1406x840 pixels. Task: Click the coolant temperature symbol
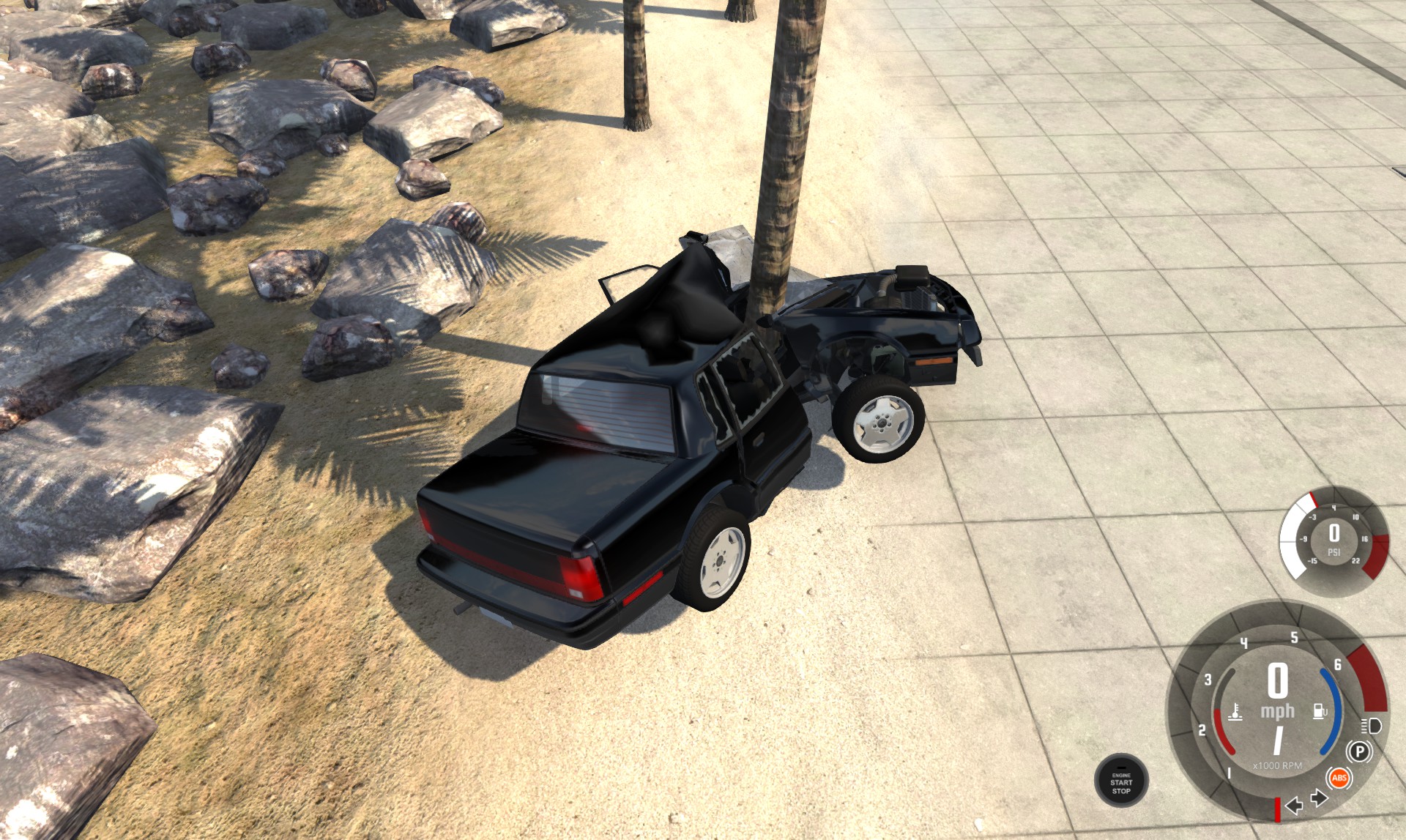point(1235,713)
